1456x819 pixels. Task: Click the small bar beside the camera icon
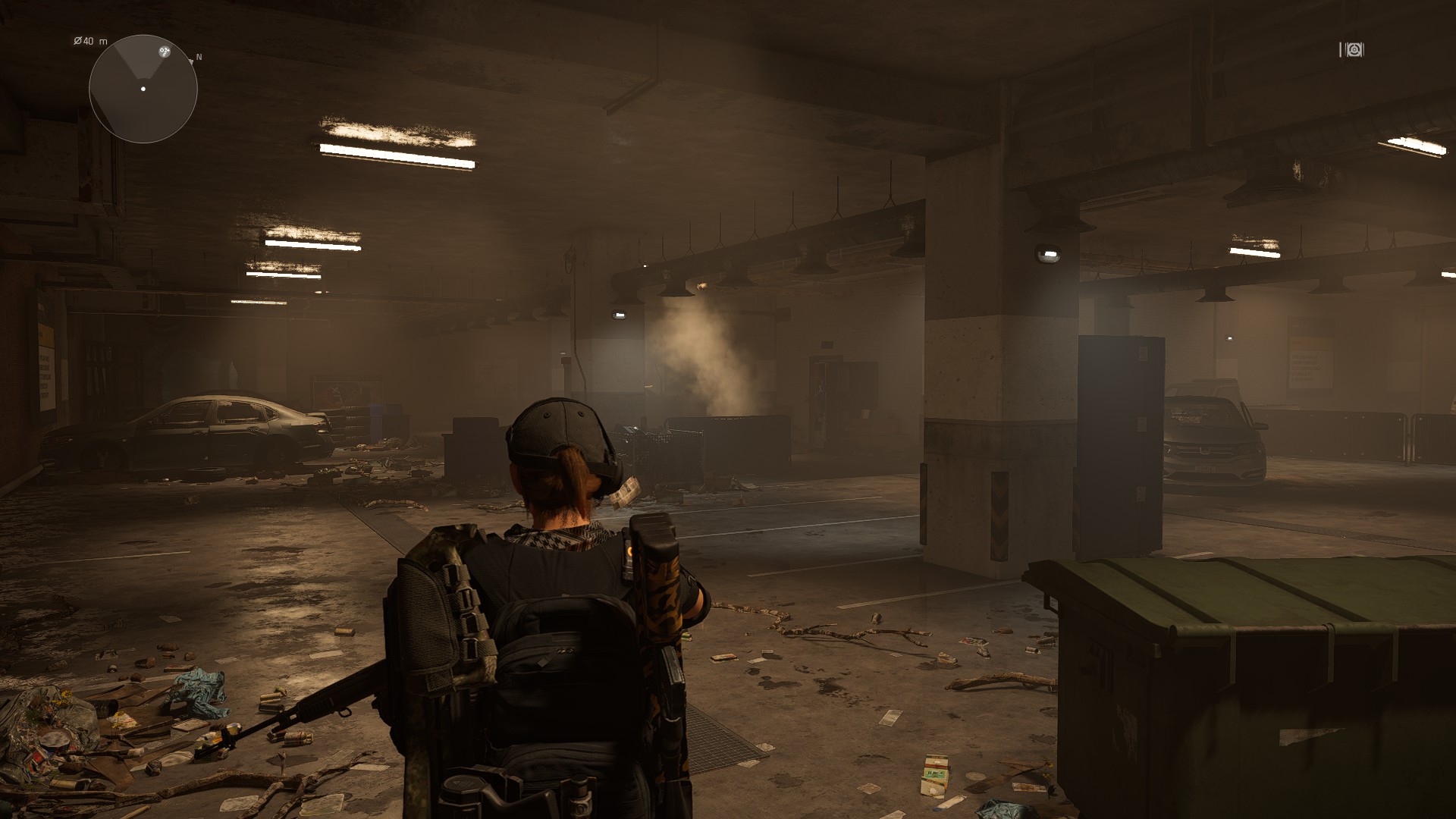[1341, 49]
